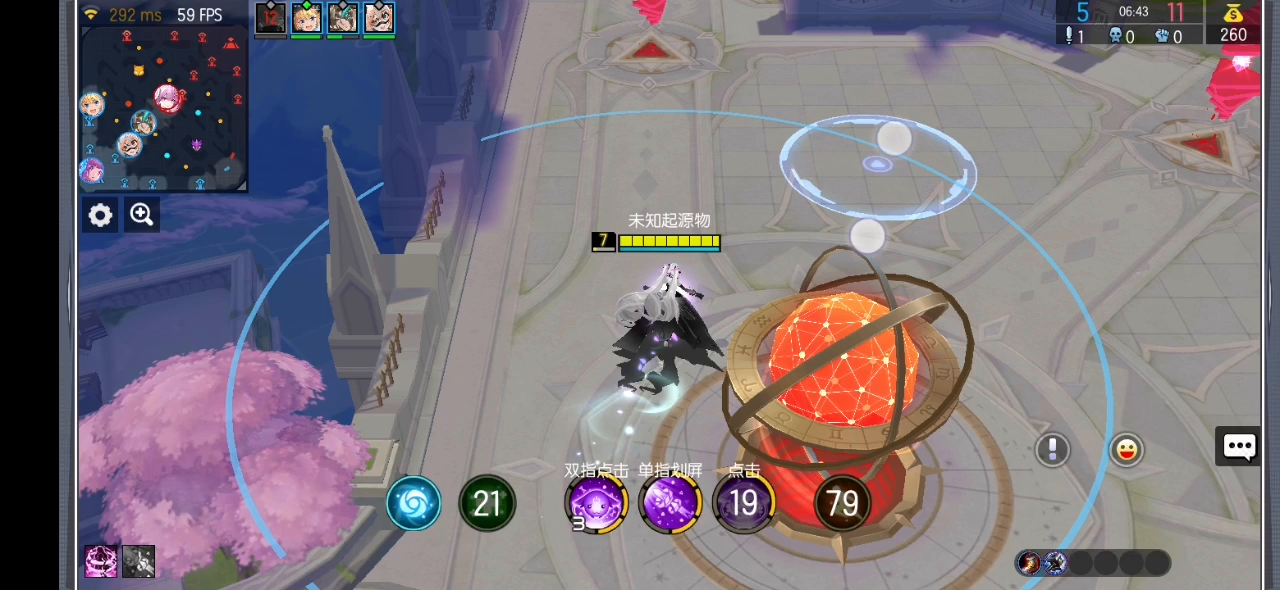Open settings with the gear icon
This screenshot has width=1280, height=590.
pyautogui.click(x=100, y=215)
